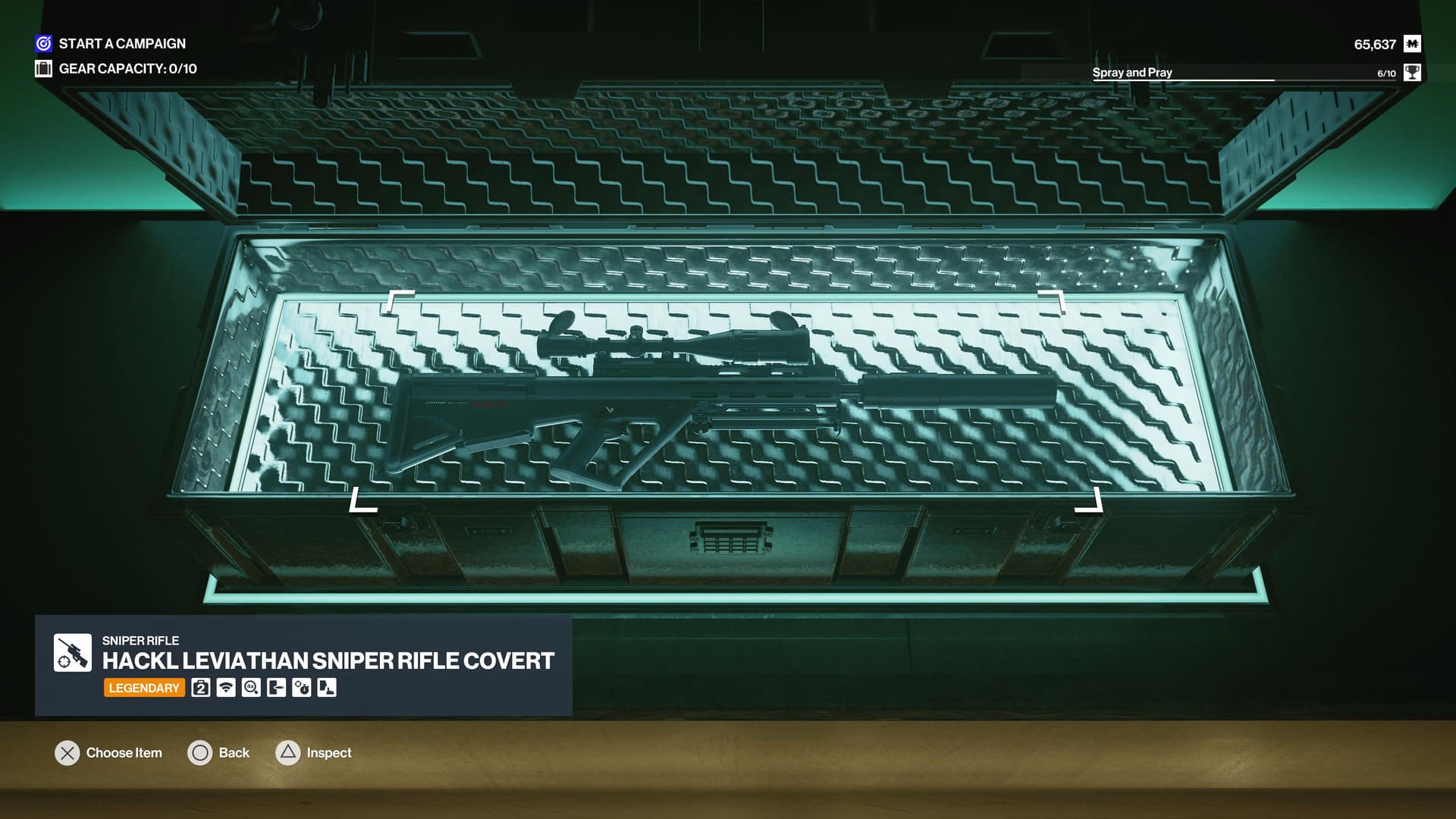Click the orange Legendary rarity tag
This screenshot has height=819, width=1456.
coord(144,688)
